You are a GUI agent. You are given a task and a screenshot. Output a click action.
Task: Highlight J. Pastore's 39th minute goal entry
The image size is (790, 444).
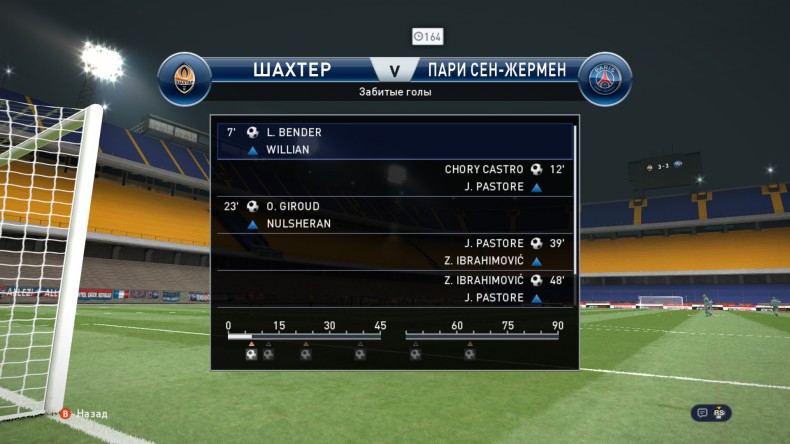[x=395, y=252]
